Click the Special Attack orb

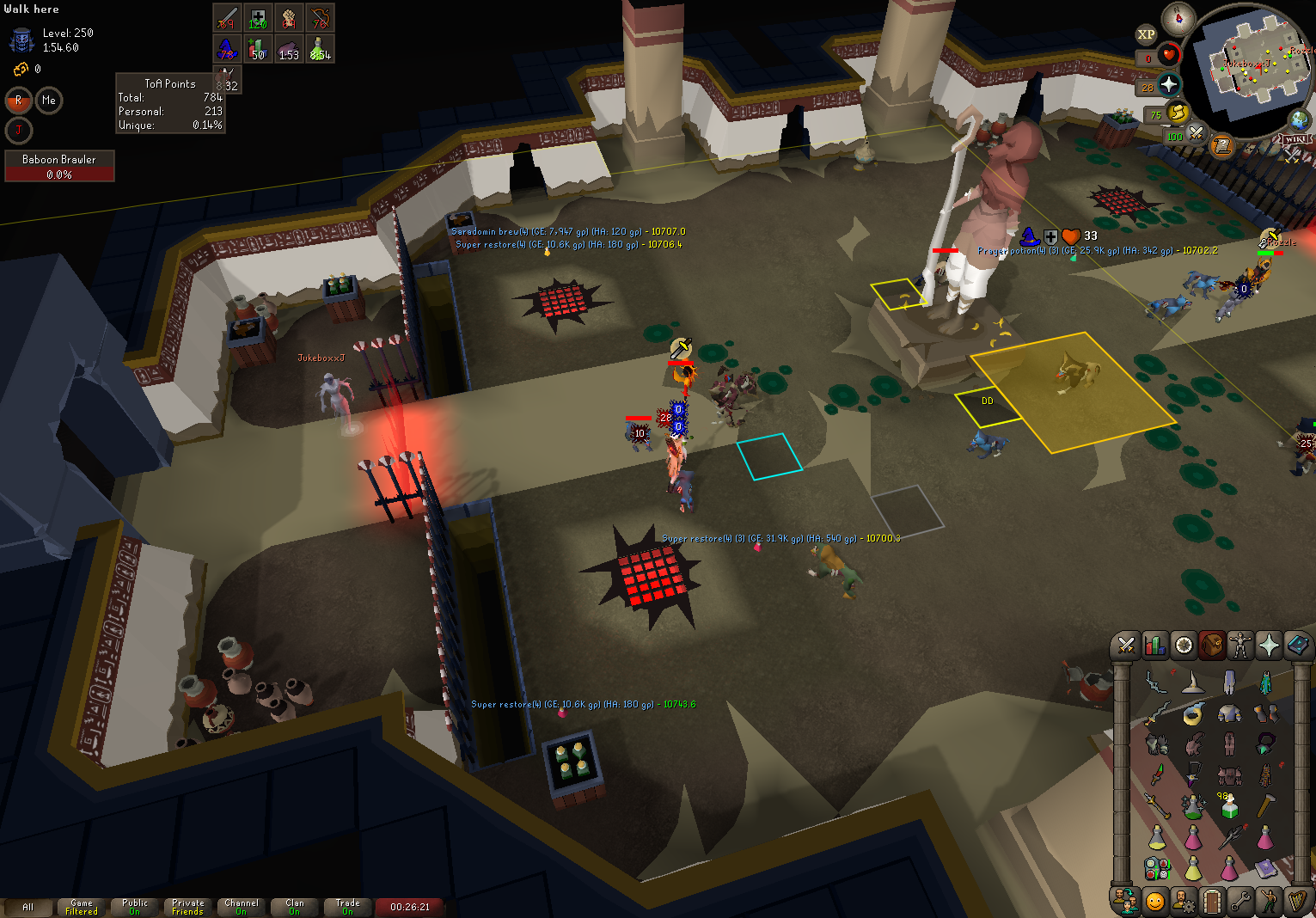1196,134
